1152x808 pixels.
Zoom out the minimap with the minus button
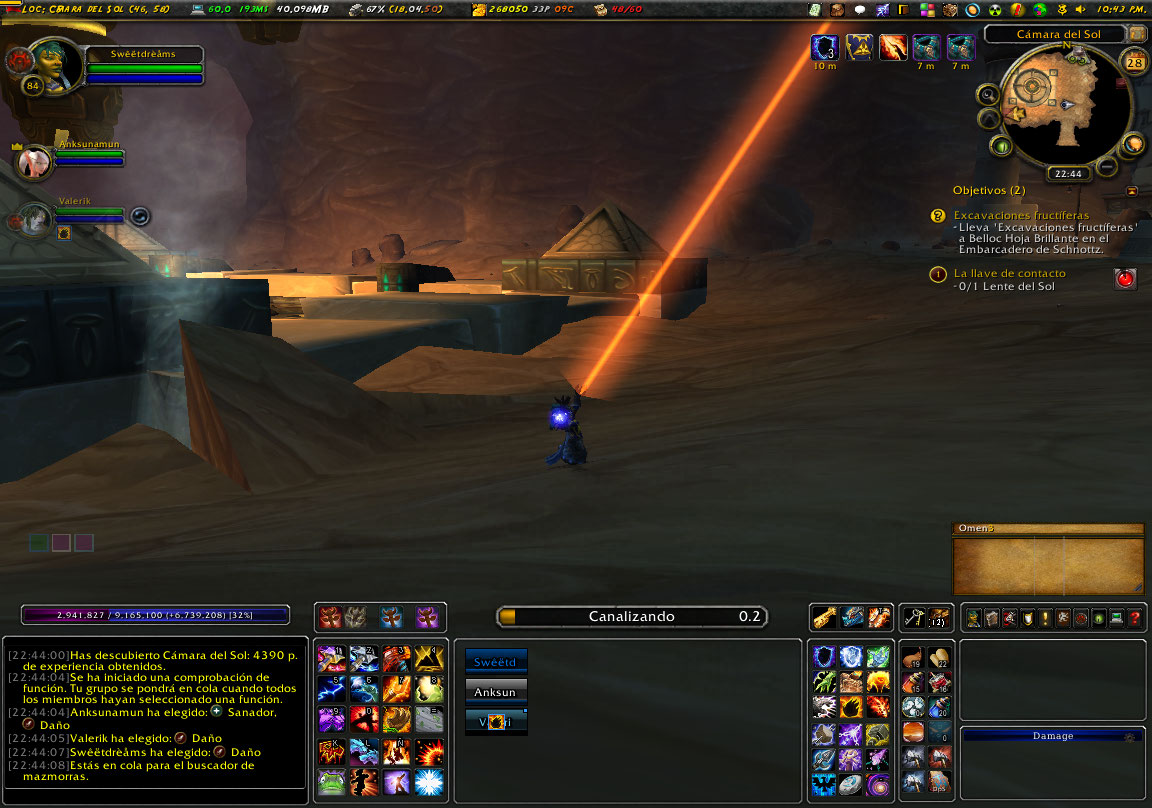click(1107, 166)
